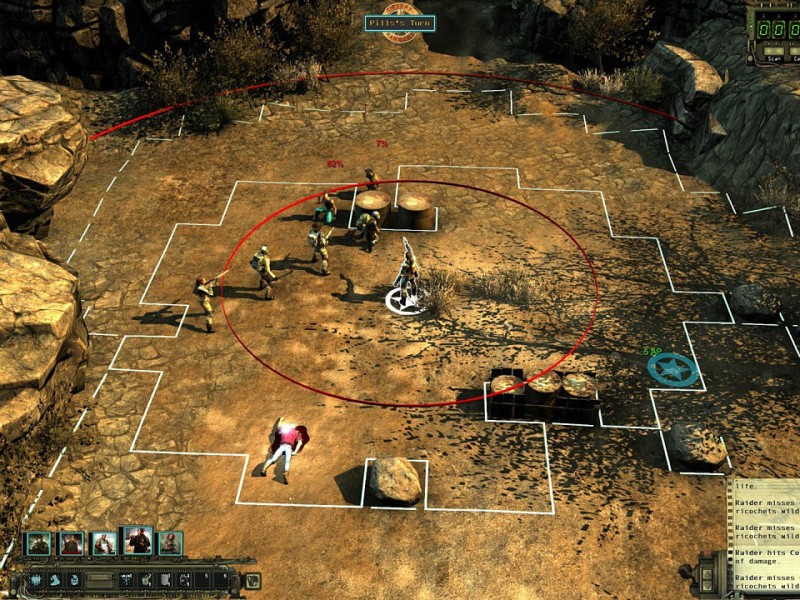Viewport: 800px width, 600px height.
Task: Click the squad silhouette icon on hotbar
Action: pyautogui.click(x=35, y=580)
